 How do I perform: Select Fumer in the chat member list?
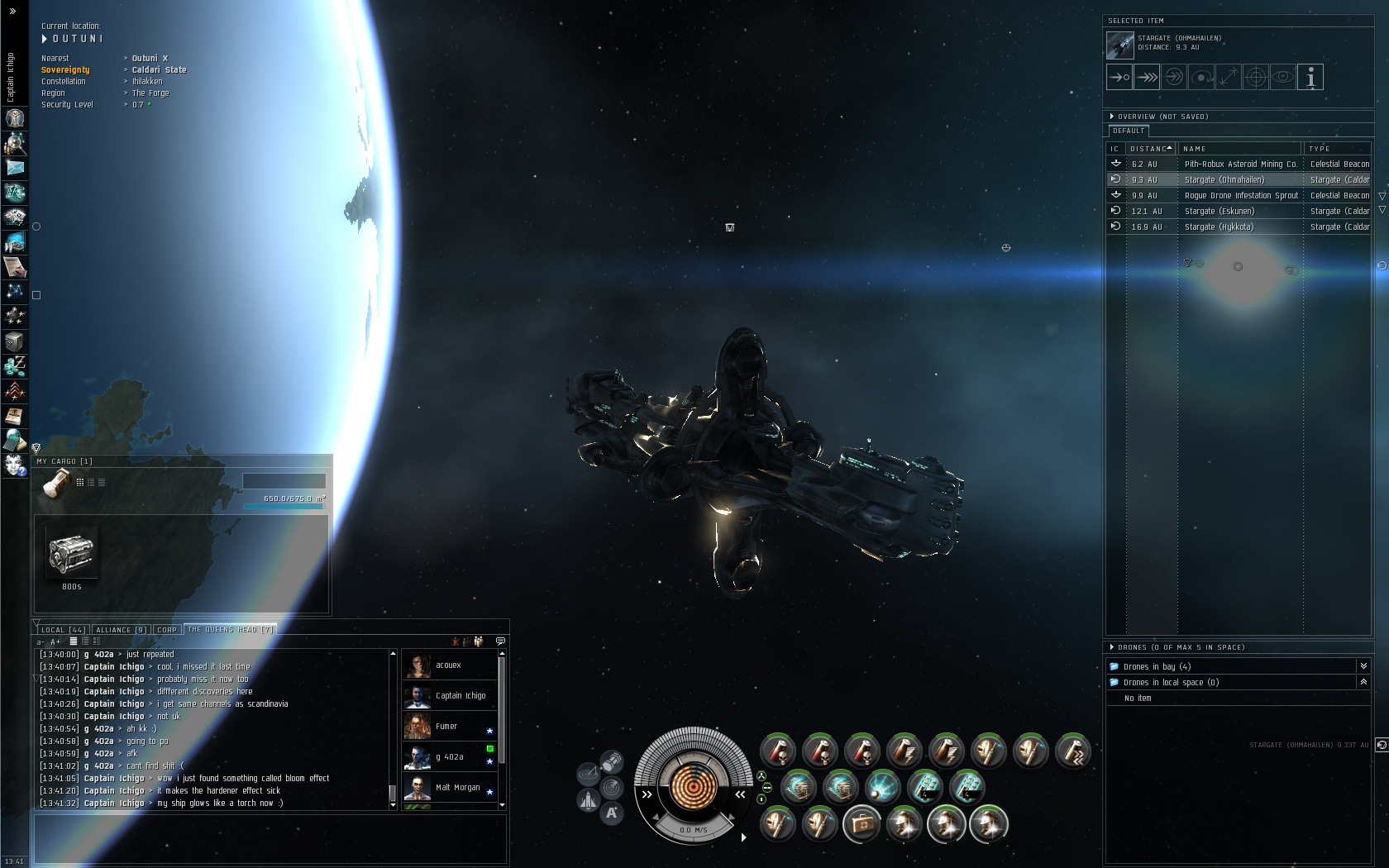click(446, 727)
